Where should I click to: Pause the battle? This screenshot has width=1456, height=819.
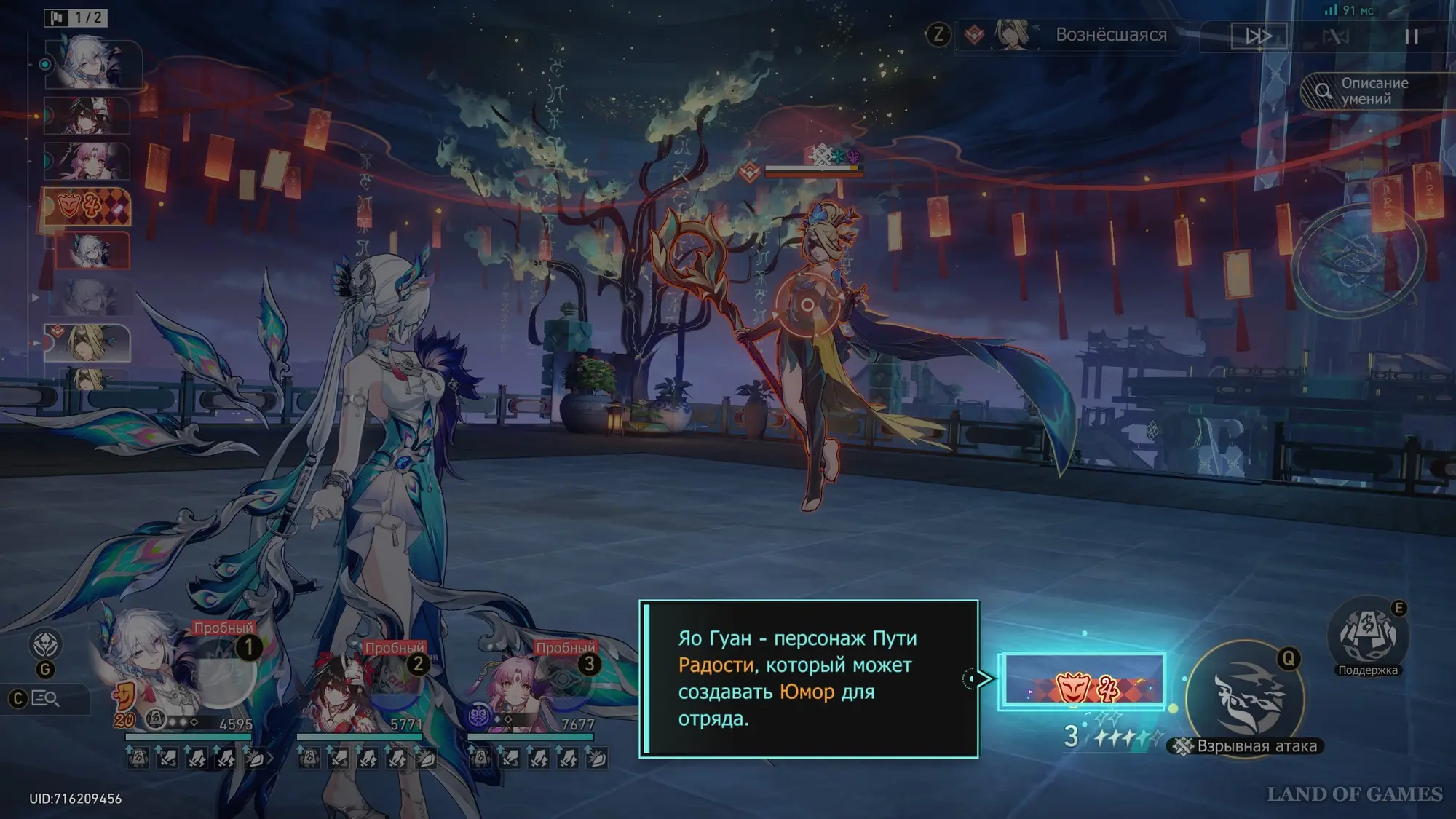[x=1411, y=36]
